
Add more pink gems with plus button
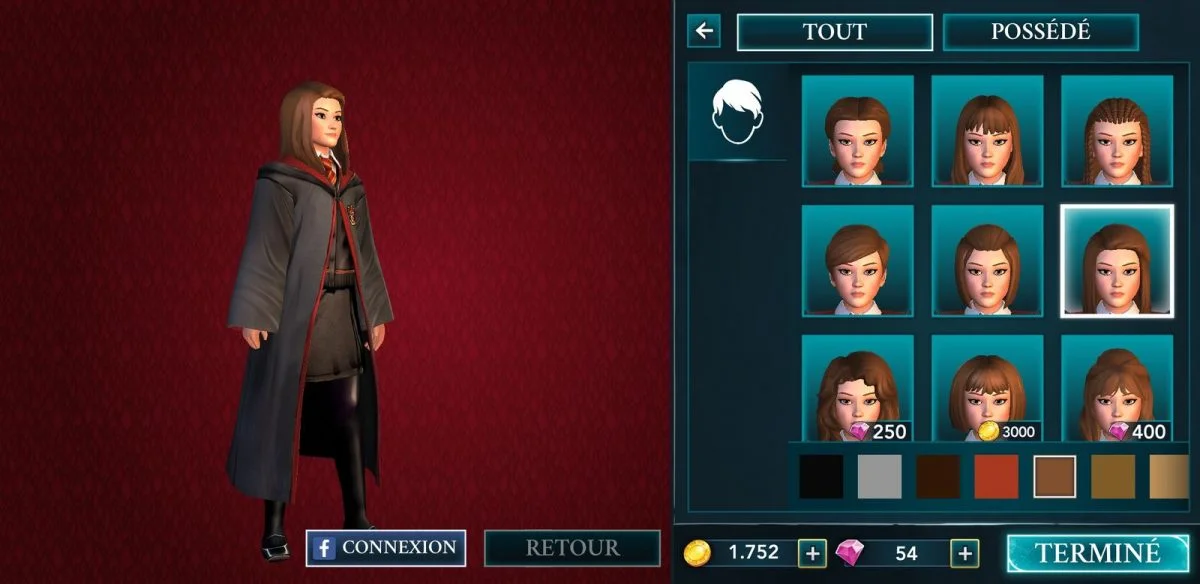[x=964, y=553]
